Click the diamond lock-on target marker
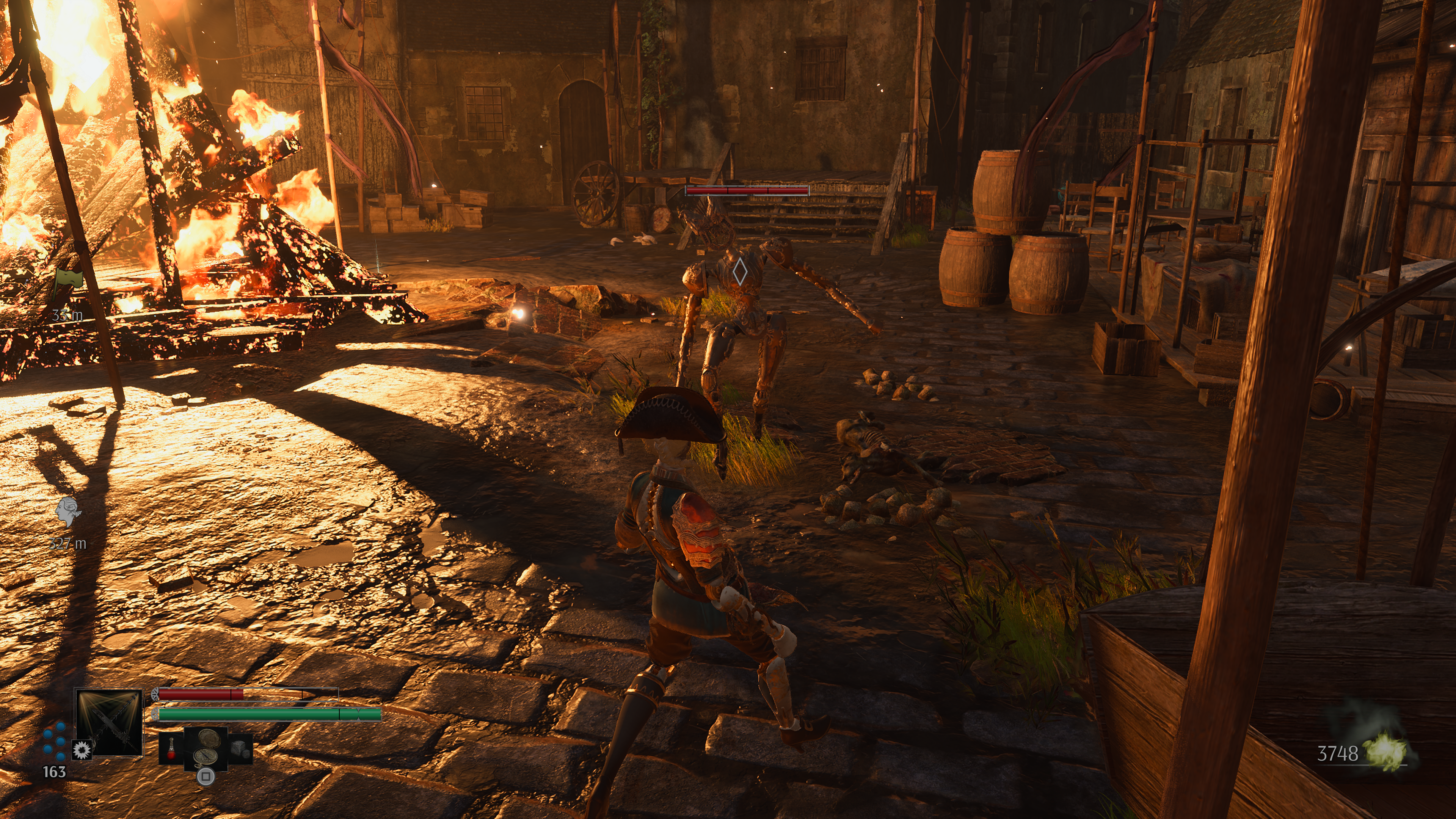1456x819 pixels. coord(739,272)
